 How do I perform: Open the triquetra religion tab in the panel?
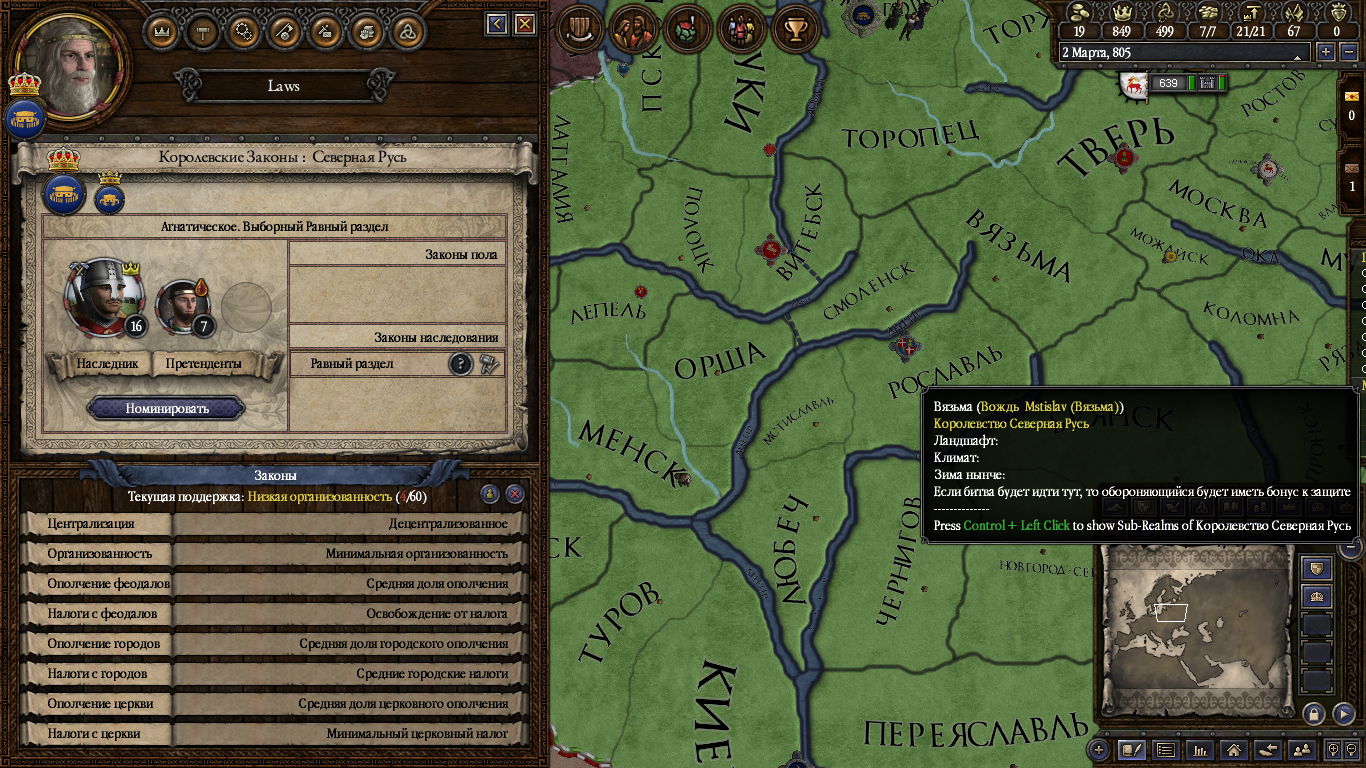pos(406,31)
